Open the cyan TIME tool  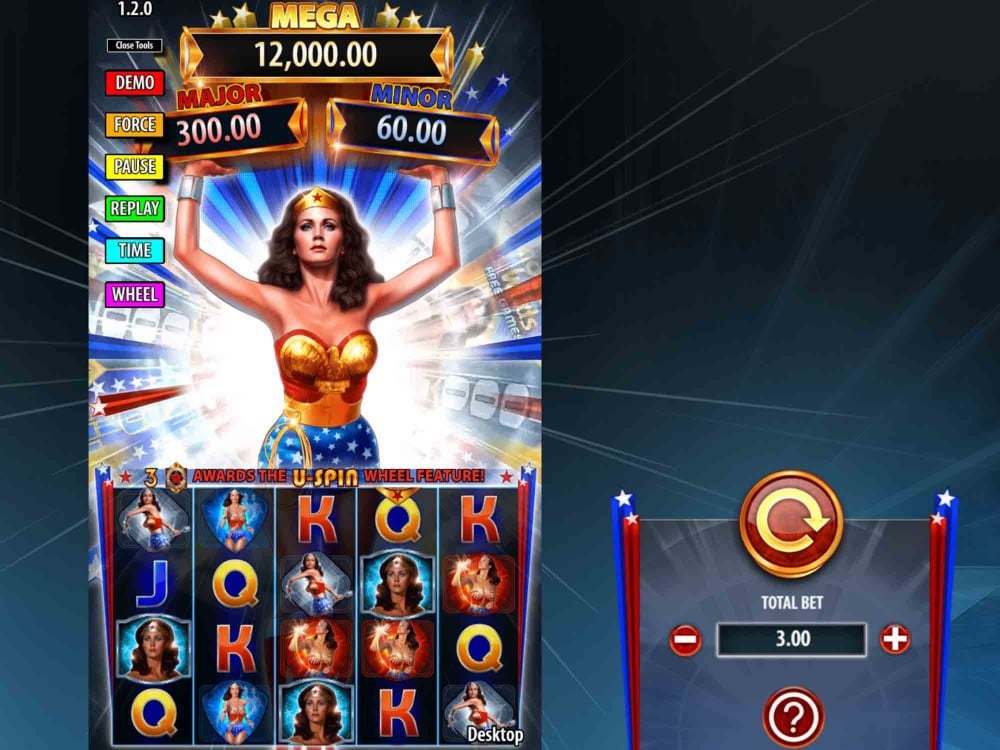tap(134, 250)
